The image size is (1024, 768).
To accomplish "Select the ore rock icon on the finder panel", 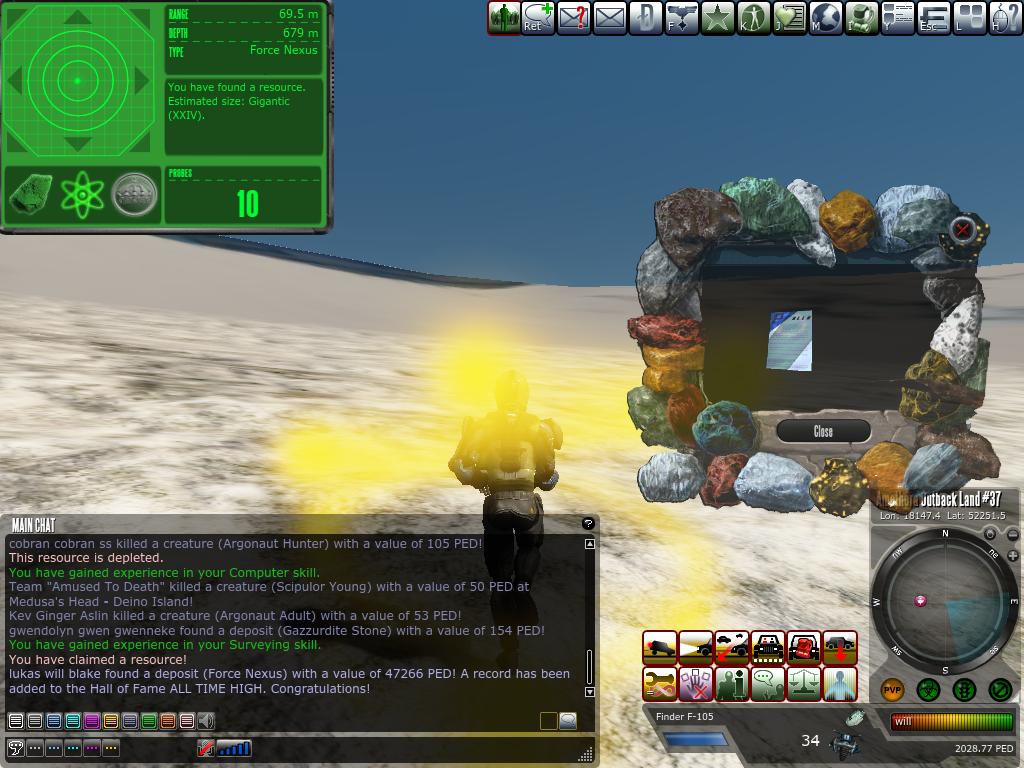I will (31, 195).
